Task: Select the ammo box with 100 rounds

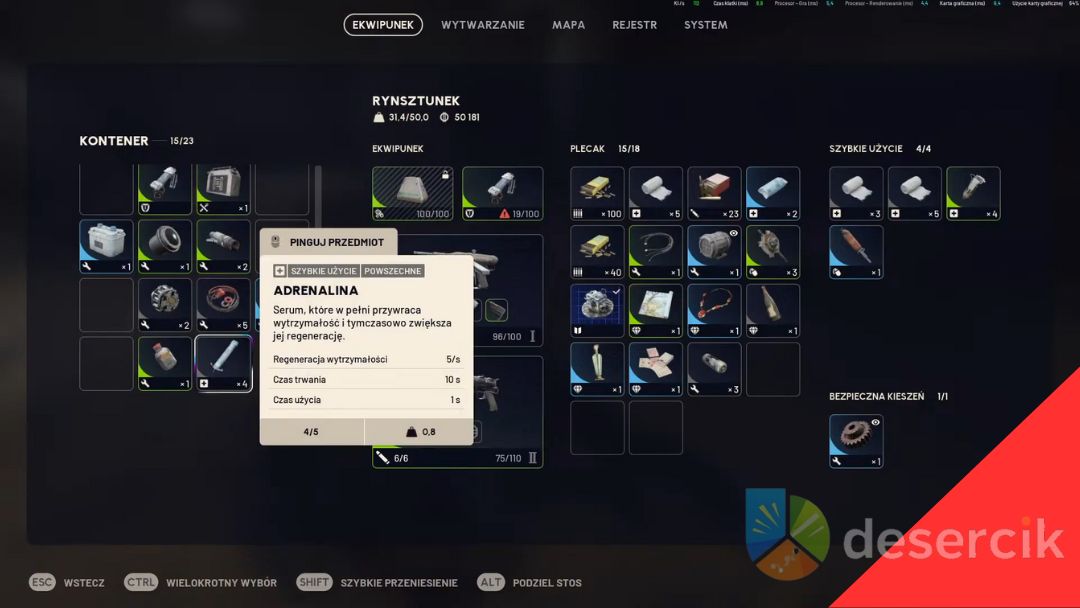Action: click(597, 193)
